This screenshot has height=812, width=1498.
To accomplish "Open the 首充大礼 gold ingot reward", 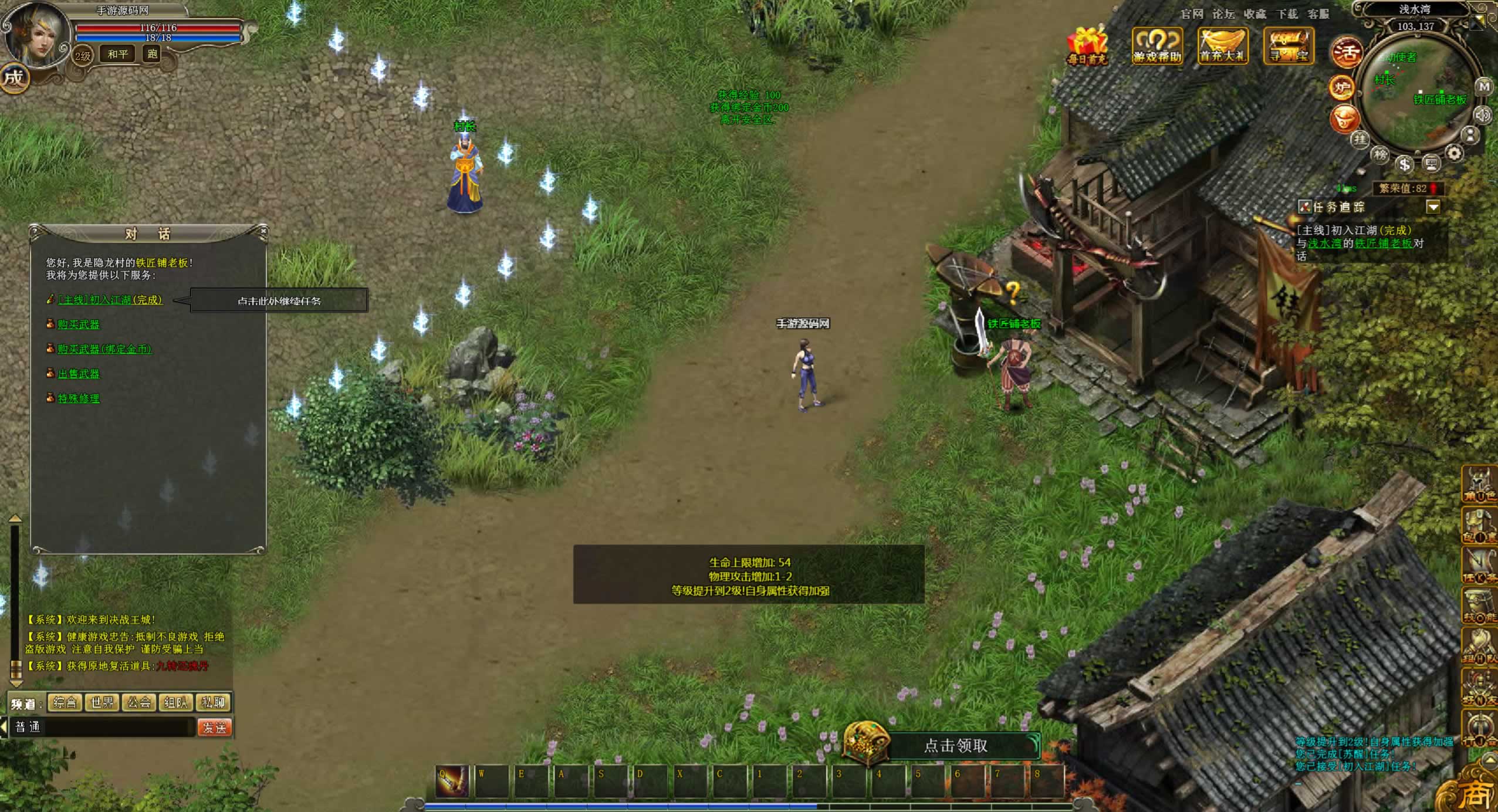I will click(1222, 46).
